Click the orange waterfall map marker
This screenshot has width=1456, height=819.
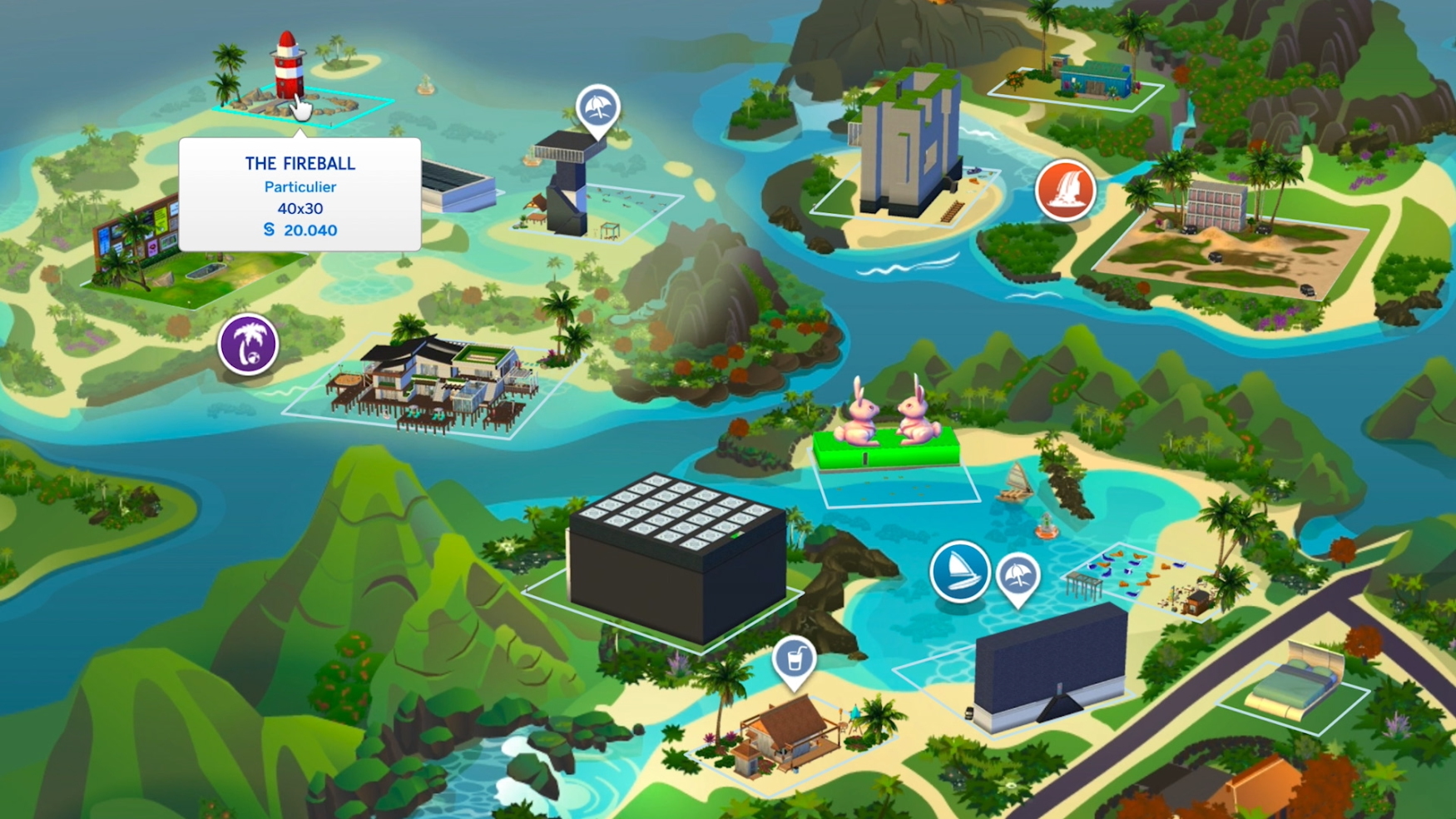click(1065, 190)
